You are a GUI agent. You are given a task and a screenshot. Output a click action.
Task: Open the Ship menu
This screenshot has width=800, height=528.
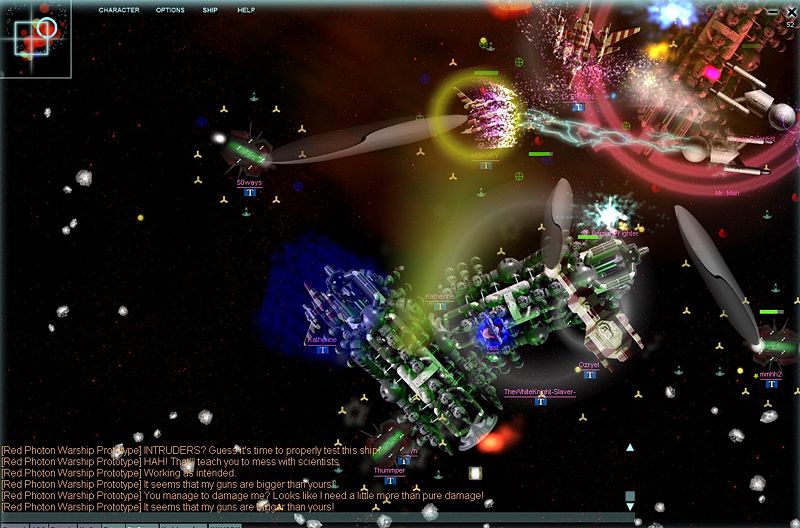(210, 10)
